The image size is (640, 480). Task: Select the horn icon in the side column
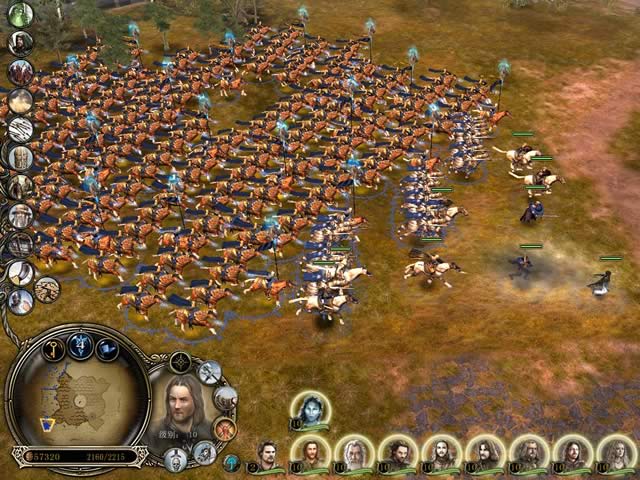tap(21, 272)
